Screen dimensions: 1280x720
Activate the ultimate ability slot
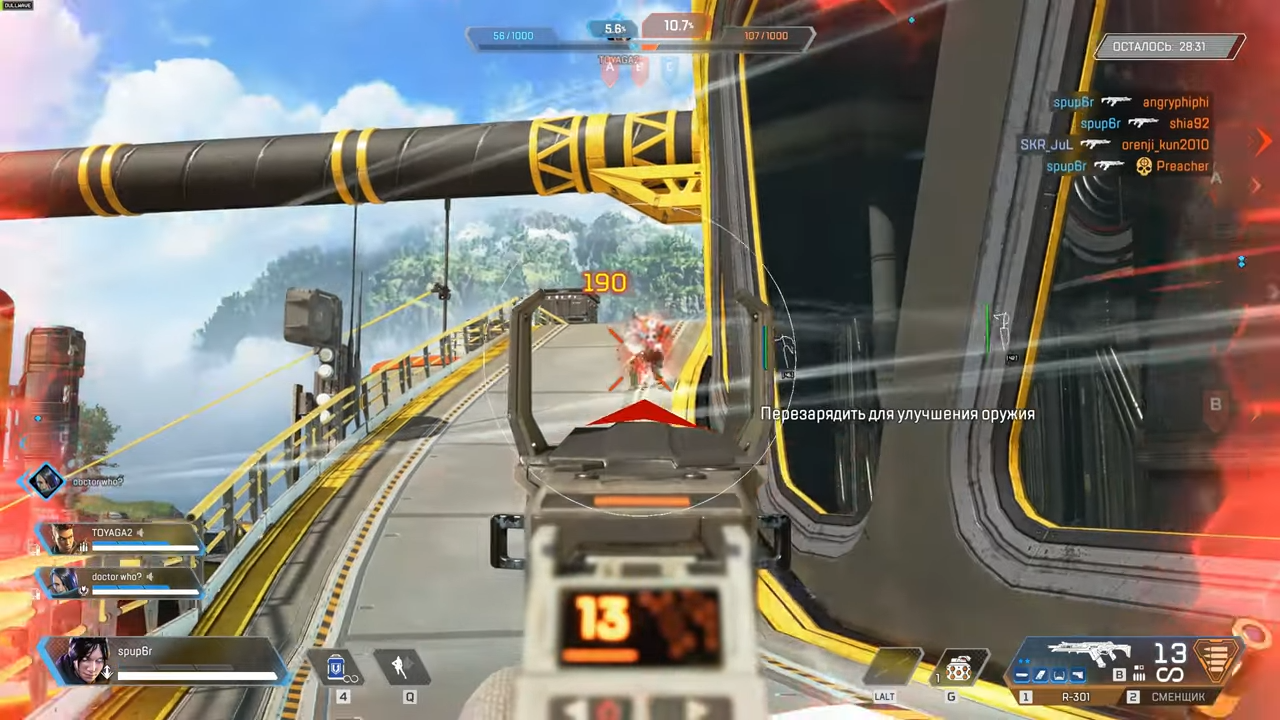(x=894, y=667)
